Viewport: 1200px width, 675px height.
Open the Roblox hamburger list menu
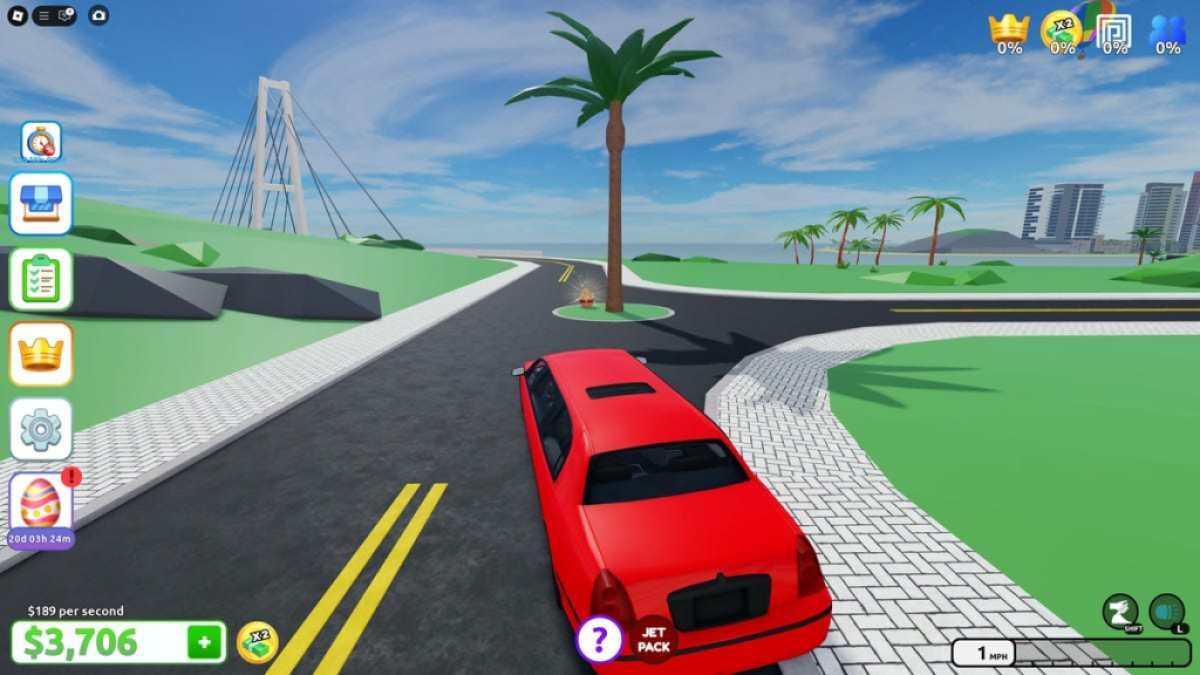click(x=44, y=15)
